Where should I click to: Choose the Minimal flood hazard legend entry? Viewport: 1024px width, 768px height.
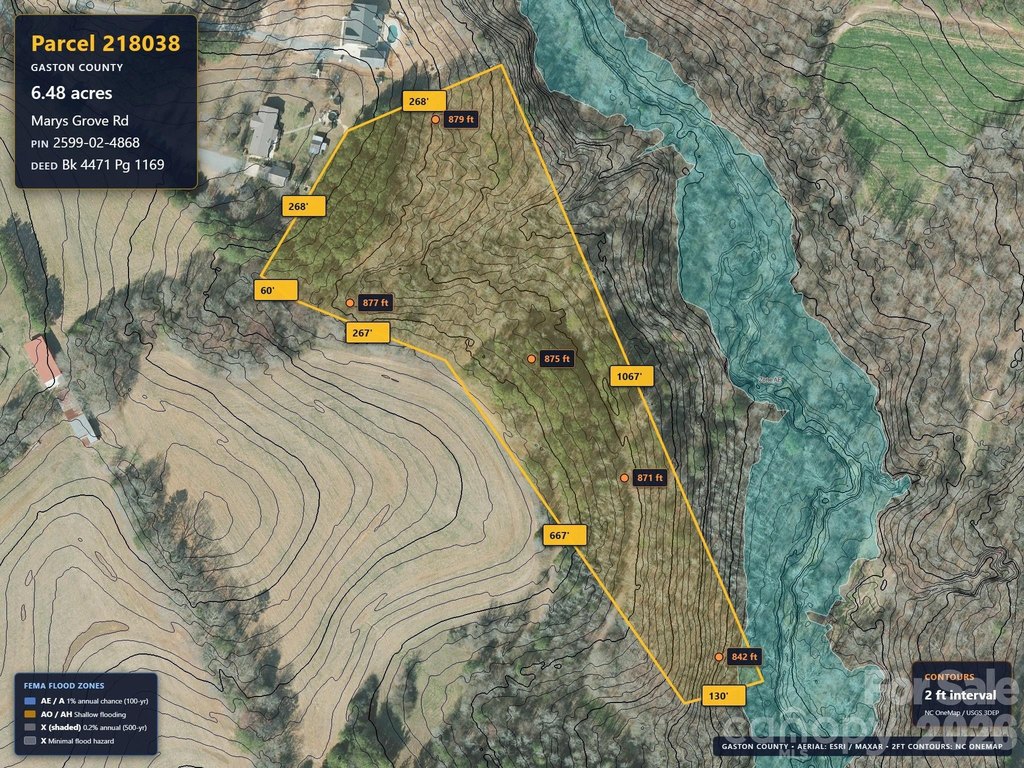coord(83,741)
